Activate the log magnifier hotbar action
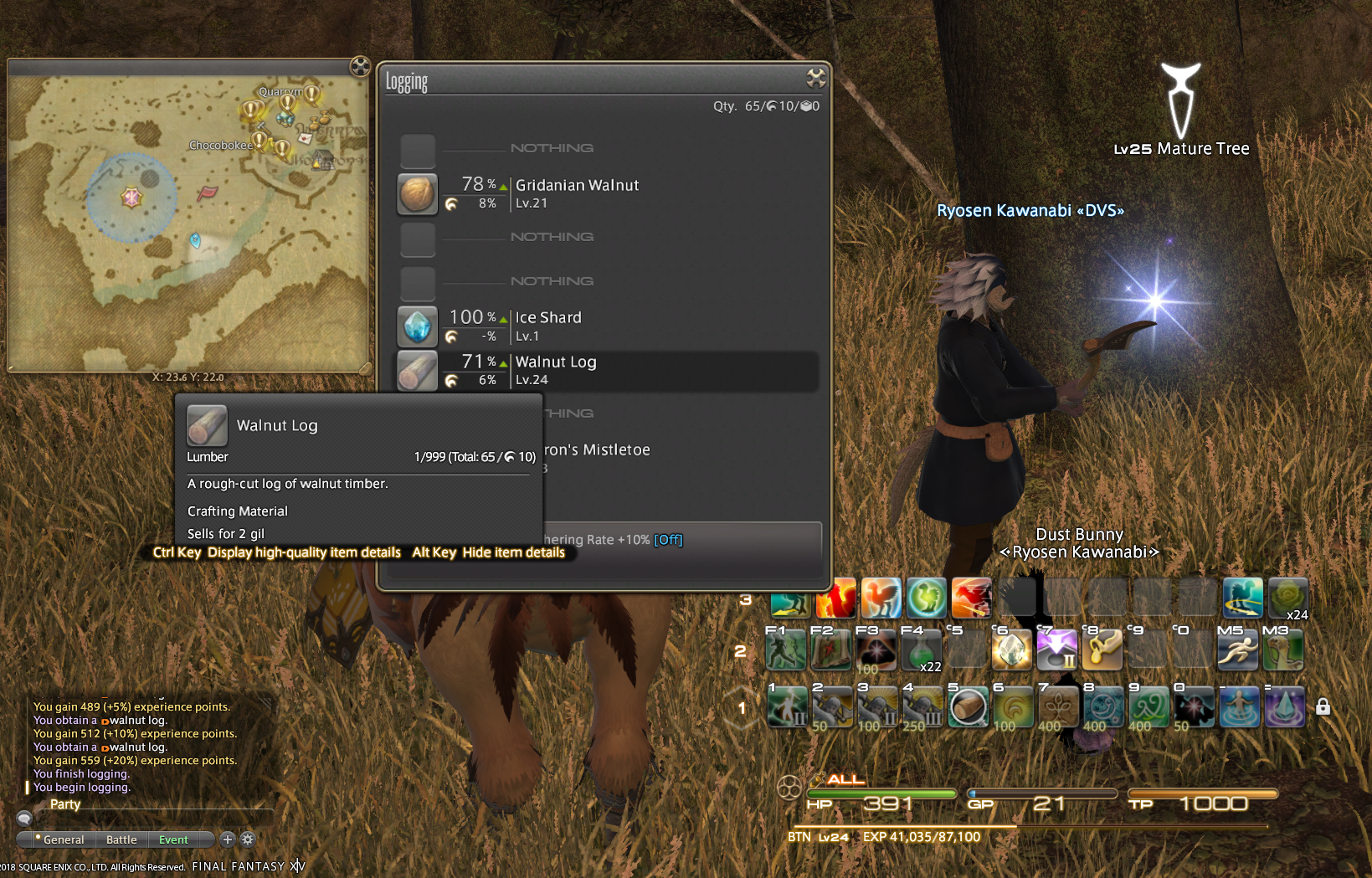The width and height of the screenshot is (1372, 878). click(968, 707)
